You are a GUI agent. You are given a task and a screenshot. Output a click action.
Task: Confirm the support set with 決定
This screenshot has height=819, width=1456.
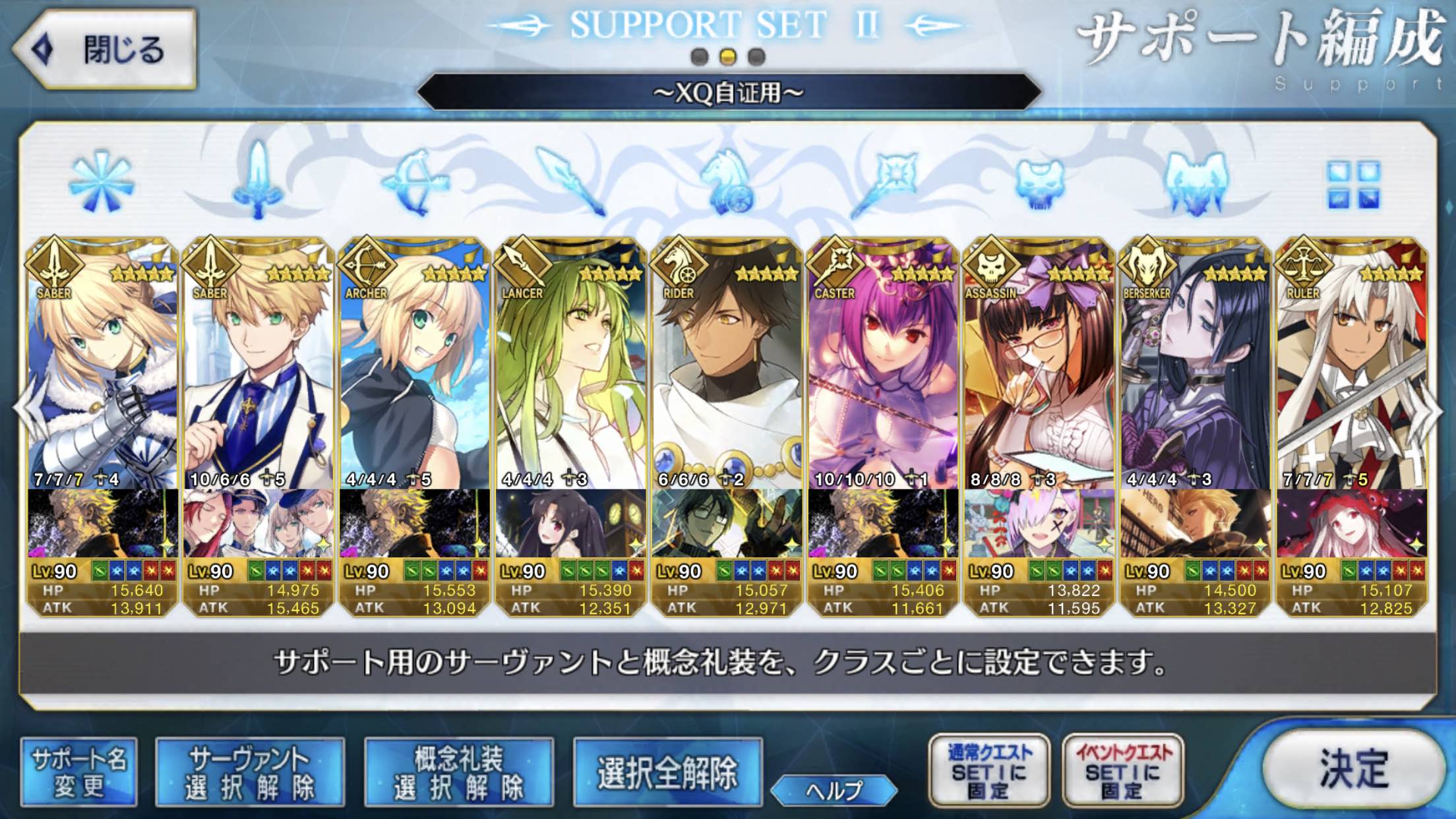point(1353,769)
